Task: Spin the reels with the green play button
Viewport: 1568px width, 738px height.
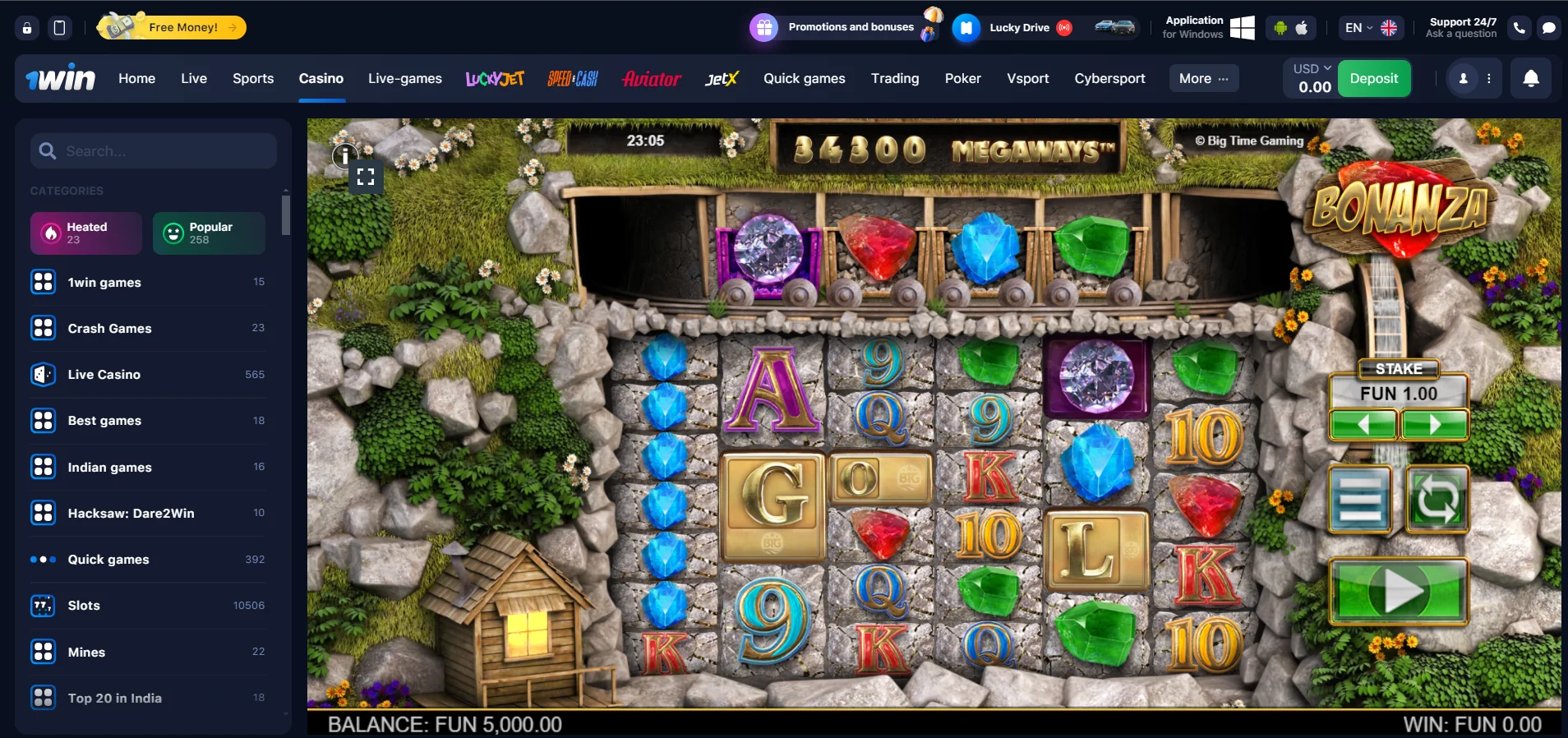Action: pos(1398,591)
